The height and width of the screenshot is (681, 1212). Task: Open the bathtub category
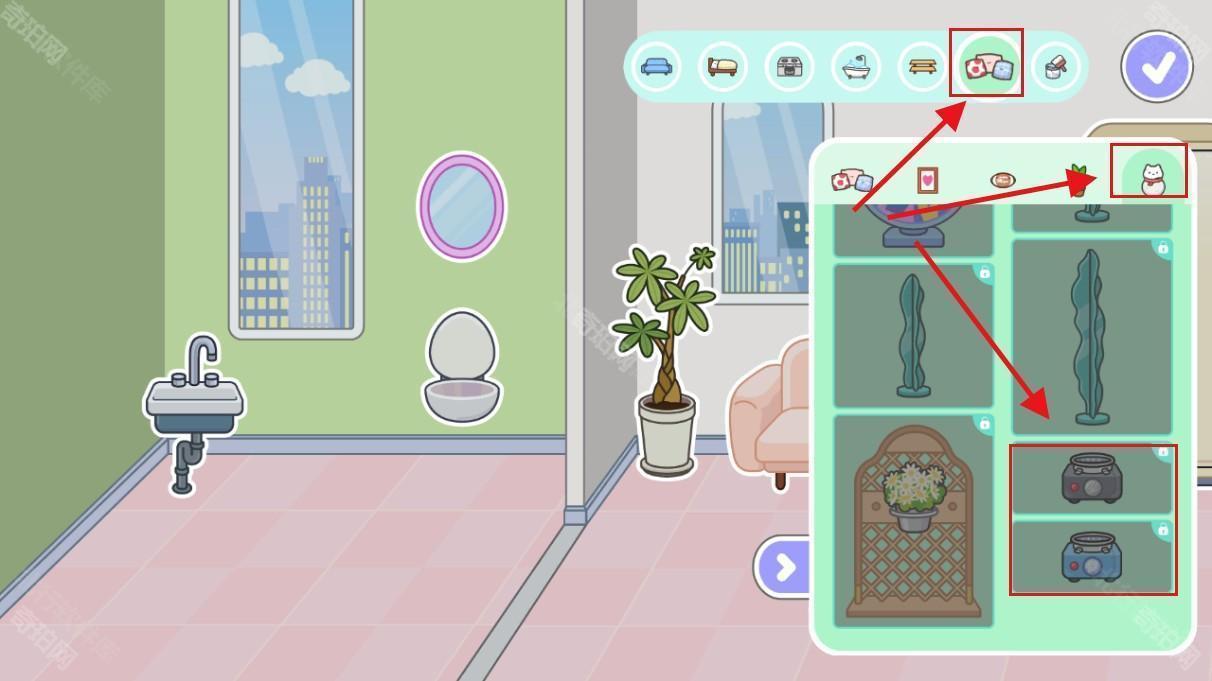click(856, 67)
